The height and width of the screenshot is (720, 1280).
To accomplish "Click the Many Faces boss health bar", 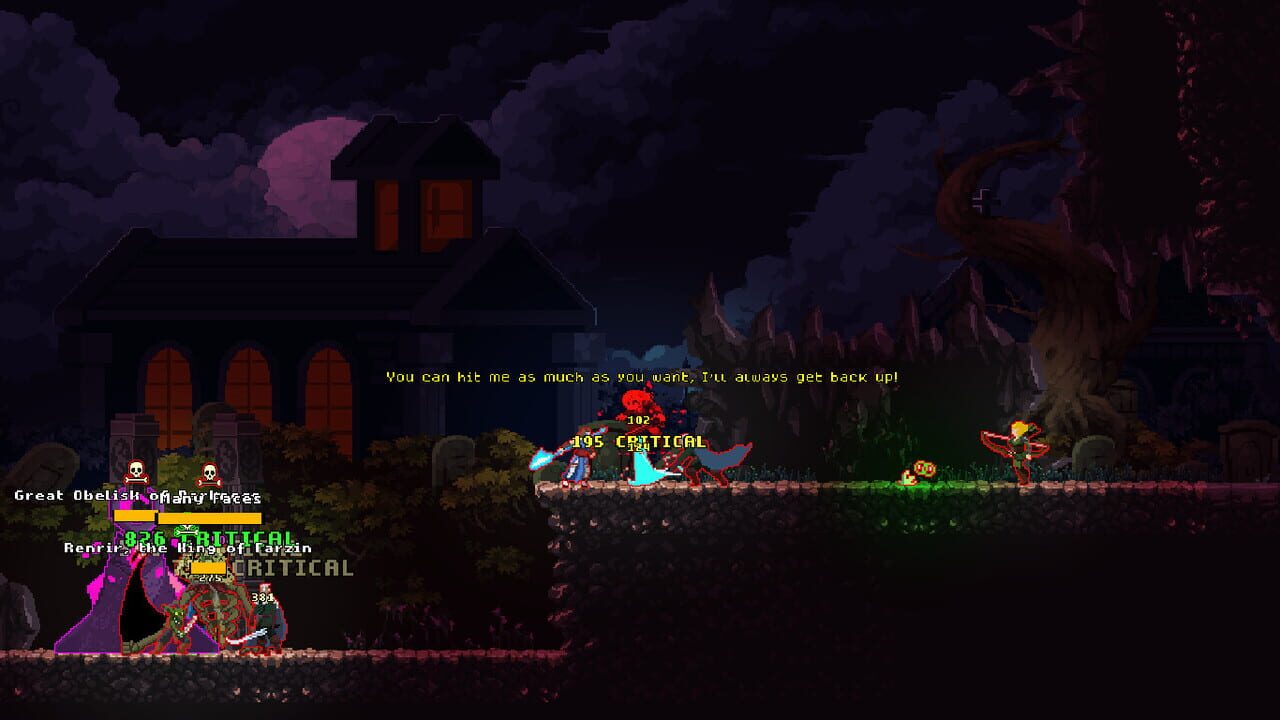I will click(210, 517).
